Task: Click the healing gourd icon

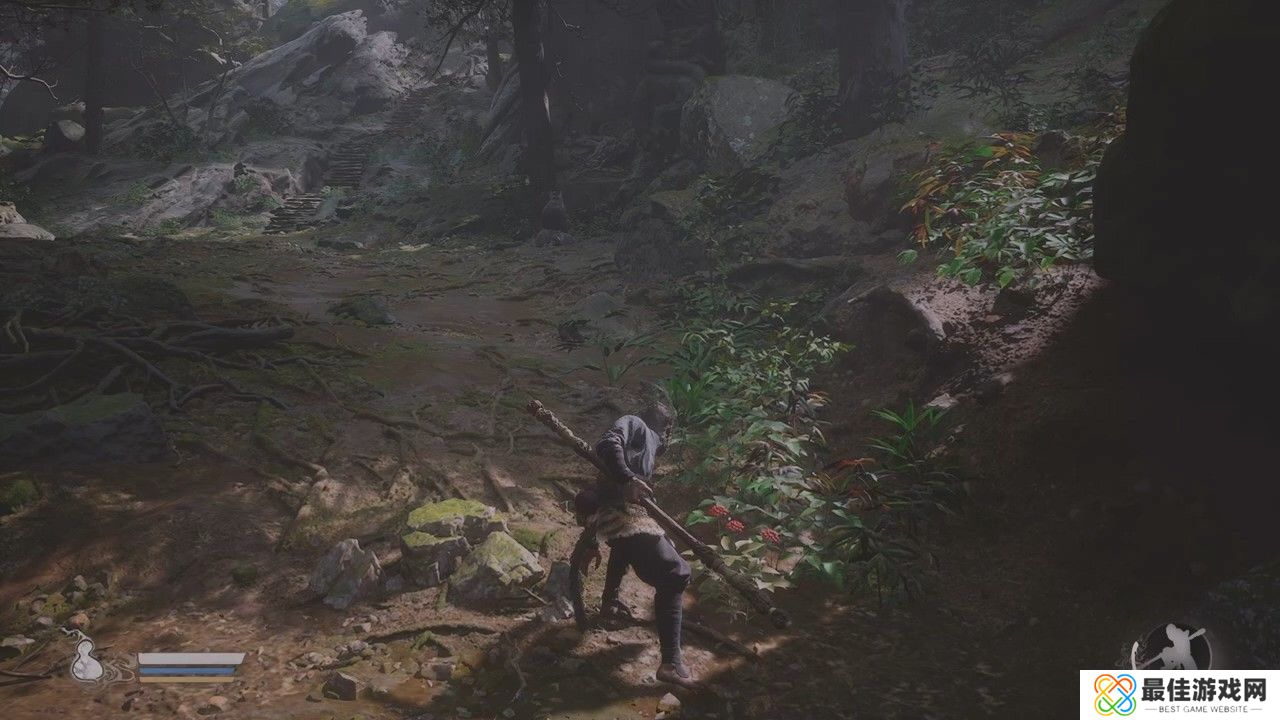Action: (x=87, y=658)
